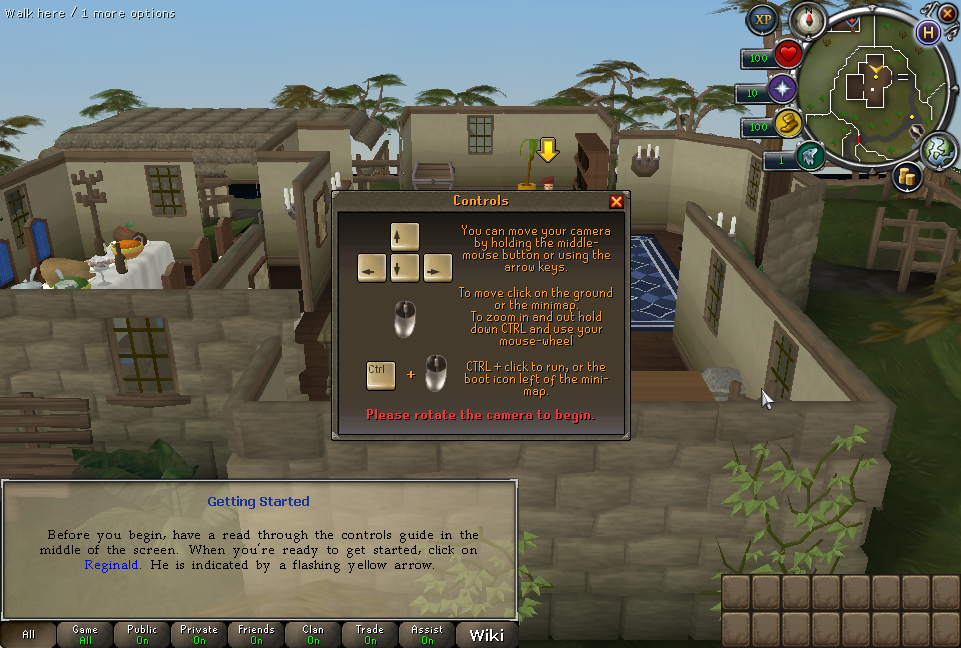Open the XP counter
Viewport: 961px width, 648px height.
point(764,19)
